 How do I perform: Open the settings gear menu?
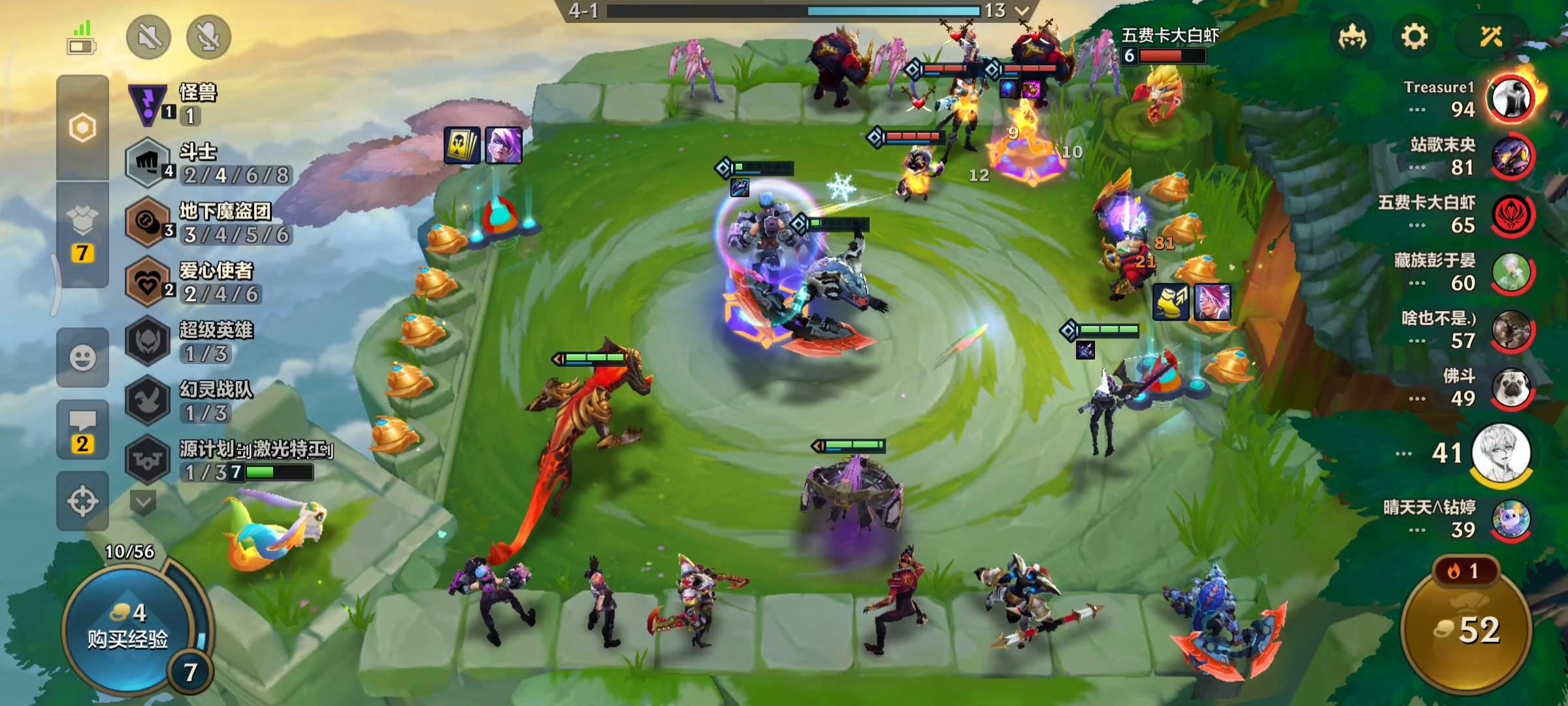click(x=1414, y=37)
